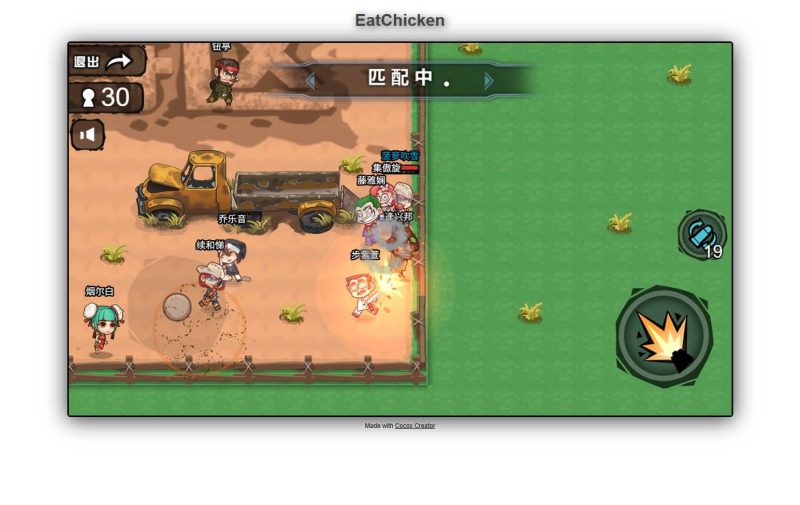Click the exit (退出) button
This screenshot has width=800, height=505.
click(x=105, y=61)
